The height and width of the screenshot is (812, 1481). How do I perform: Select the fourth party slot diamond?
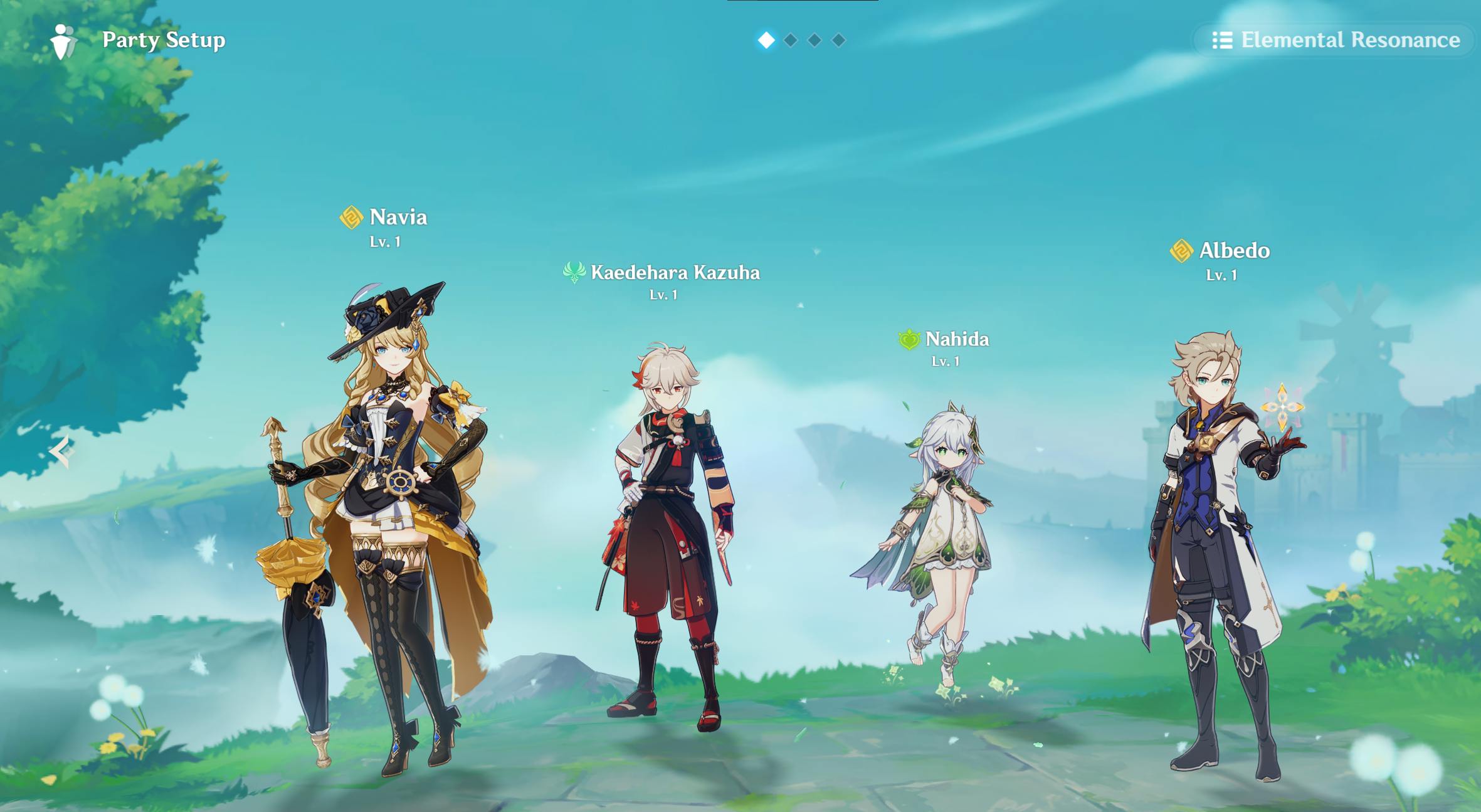pyautogui.click(x=838, y=40)
